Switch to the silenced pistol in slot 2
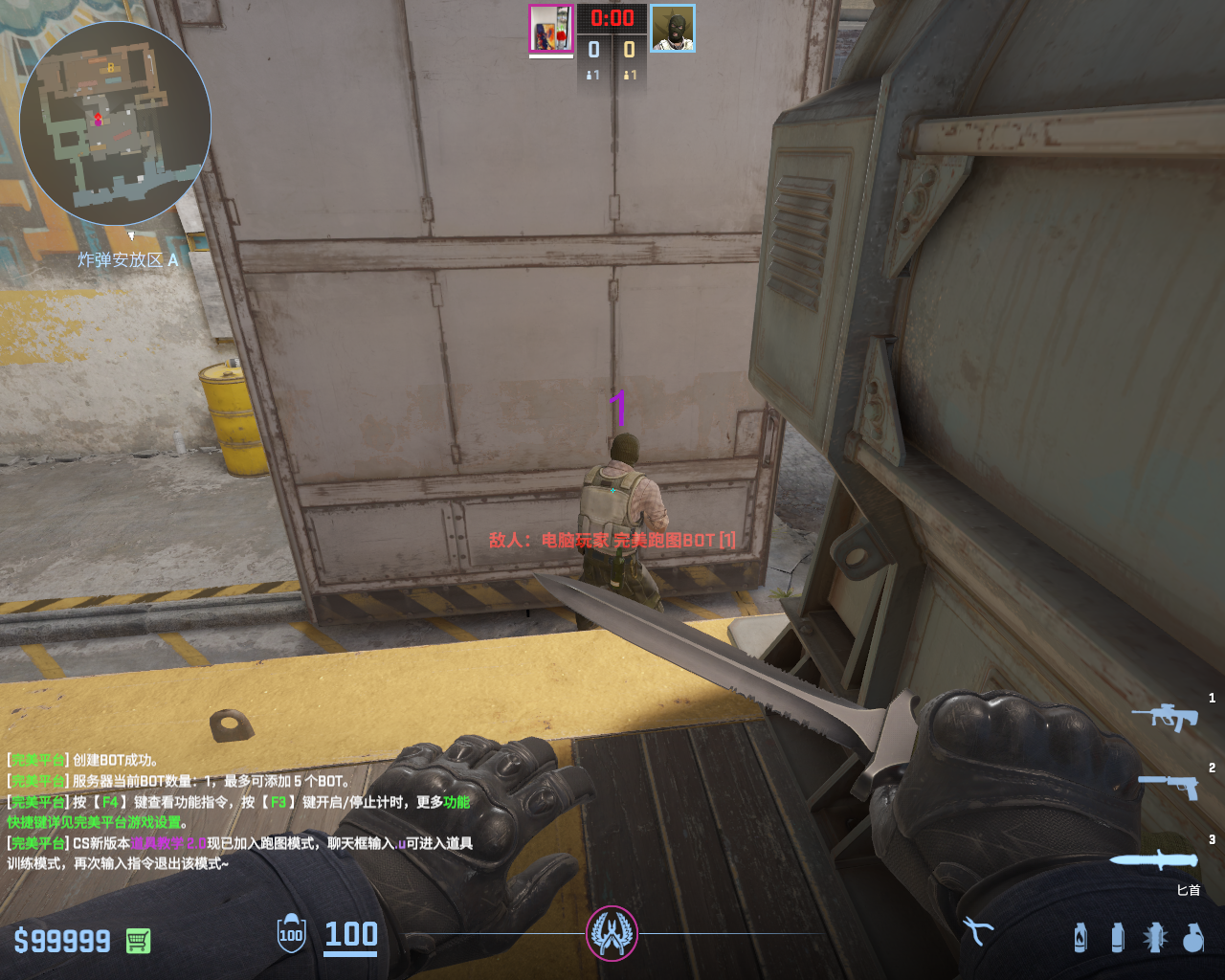Viewport: 1225px width, 980px height. pyautogui.click(x=1169, y=786)
